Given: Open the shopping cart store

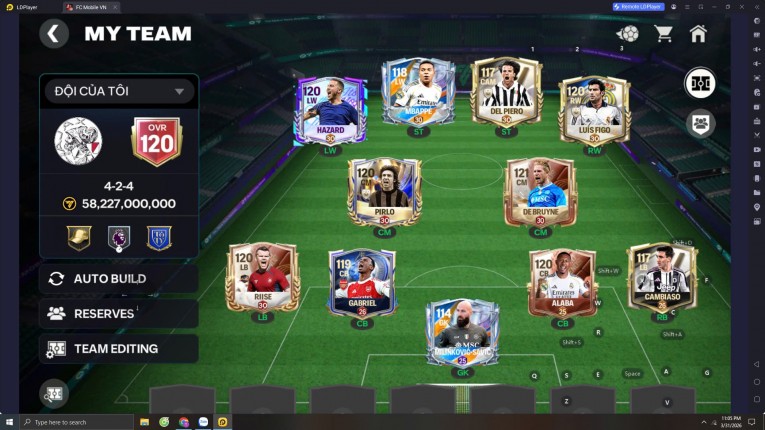Looking at the screenshot, I should coord(663,34).
